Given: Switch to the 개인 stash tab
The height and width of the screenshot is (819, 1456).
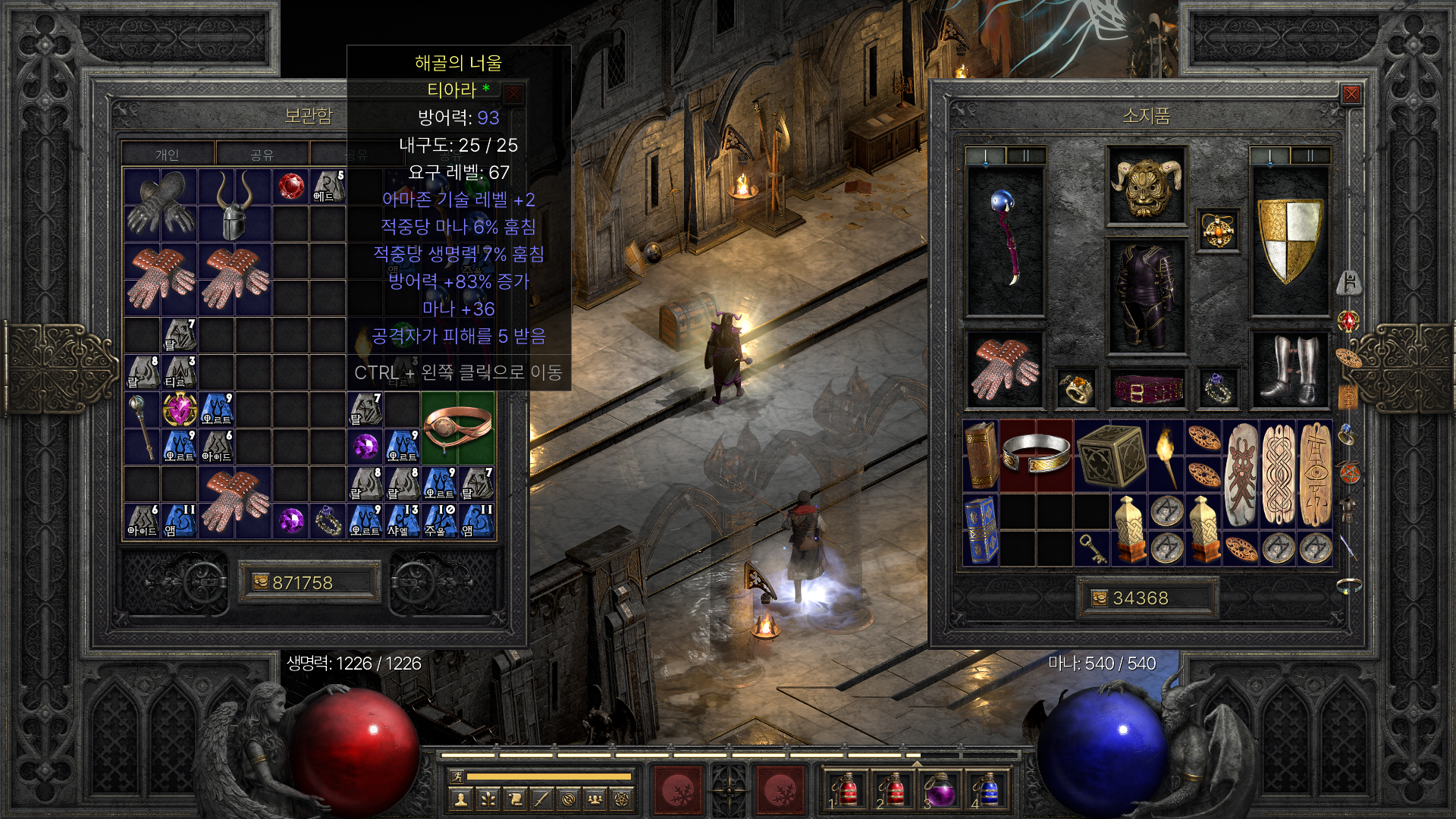Looking at the screenshot, I should pos(168,155).
